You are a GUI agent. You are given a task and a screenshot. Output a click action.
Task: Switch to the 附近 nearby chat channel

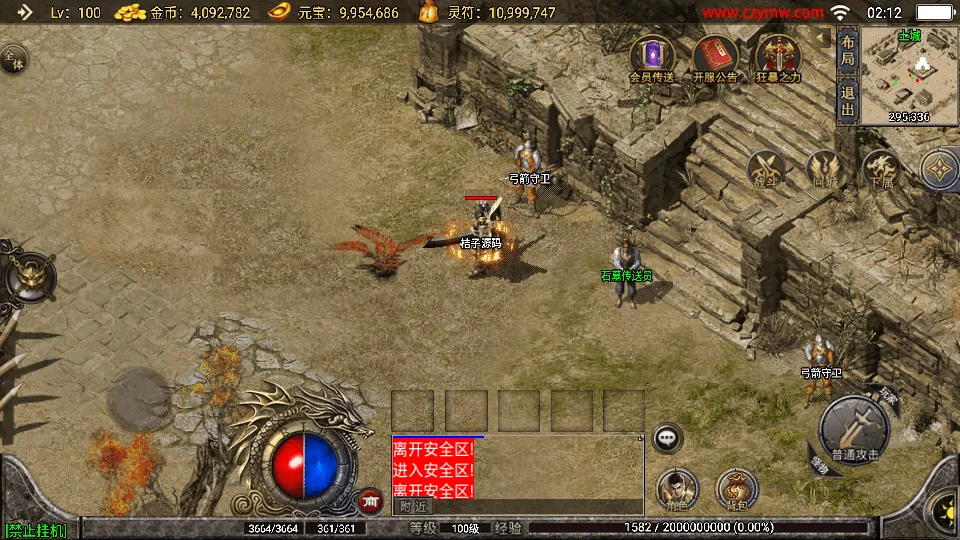[x=413, y=506]
